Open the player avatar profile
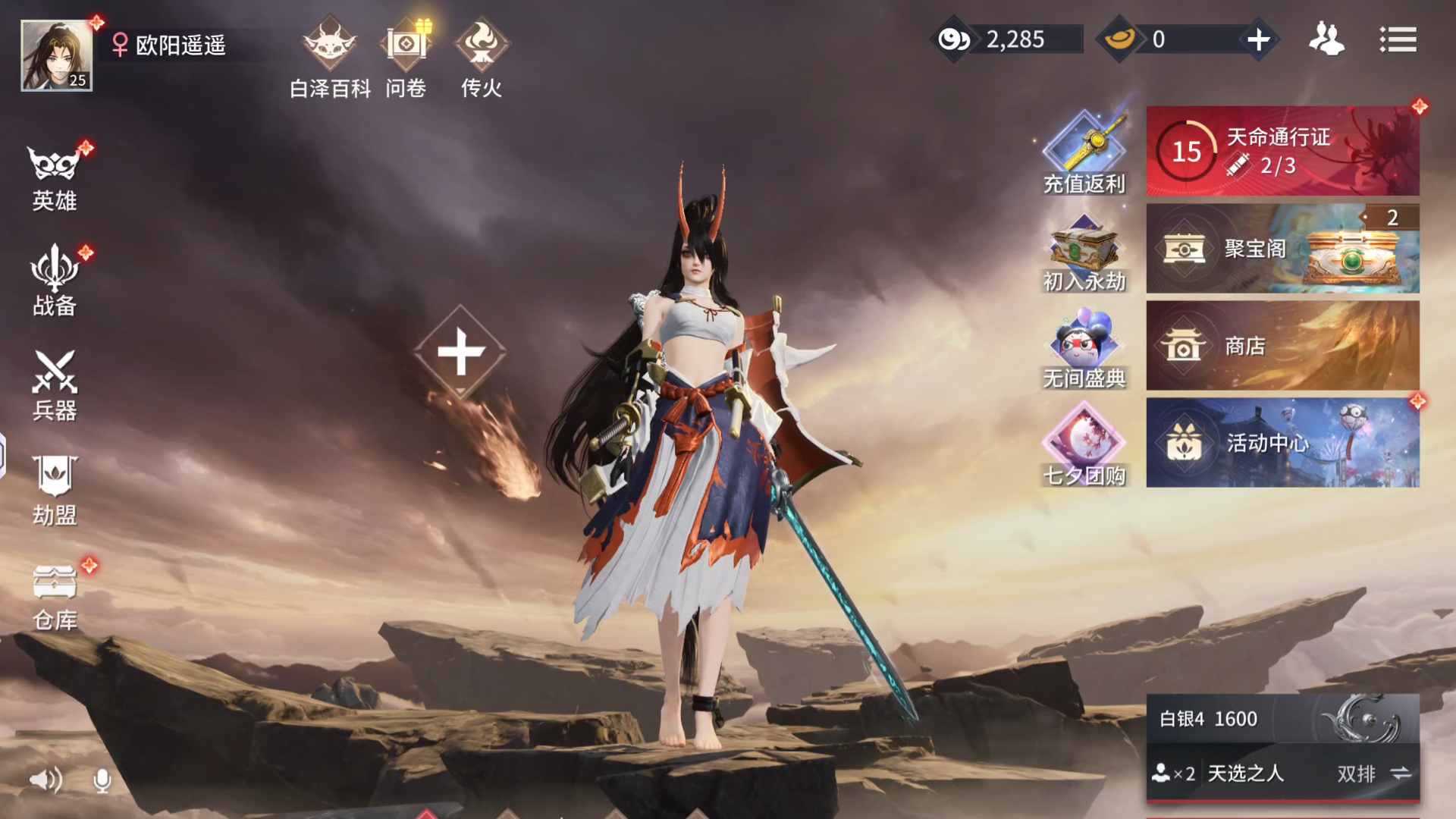The width and height of the screenshot is (1456, 819). point(57,55)
